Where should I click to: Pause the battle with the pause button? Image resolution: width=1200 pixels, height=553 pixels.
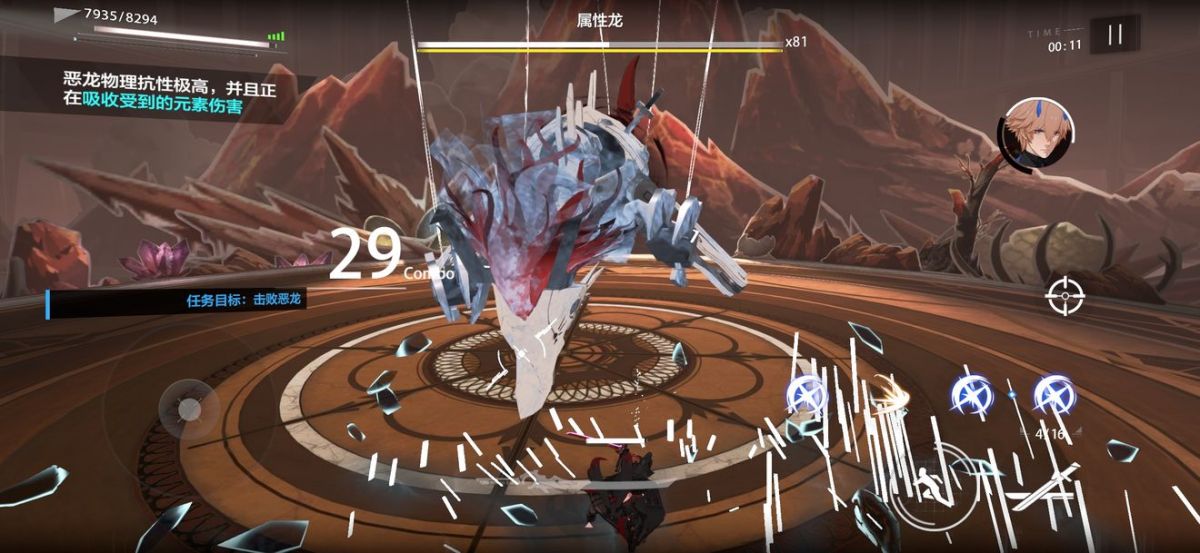[1114, 35]
